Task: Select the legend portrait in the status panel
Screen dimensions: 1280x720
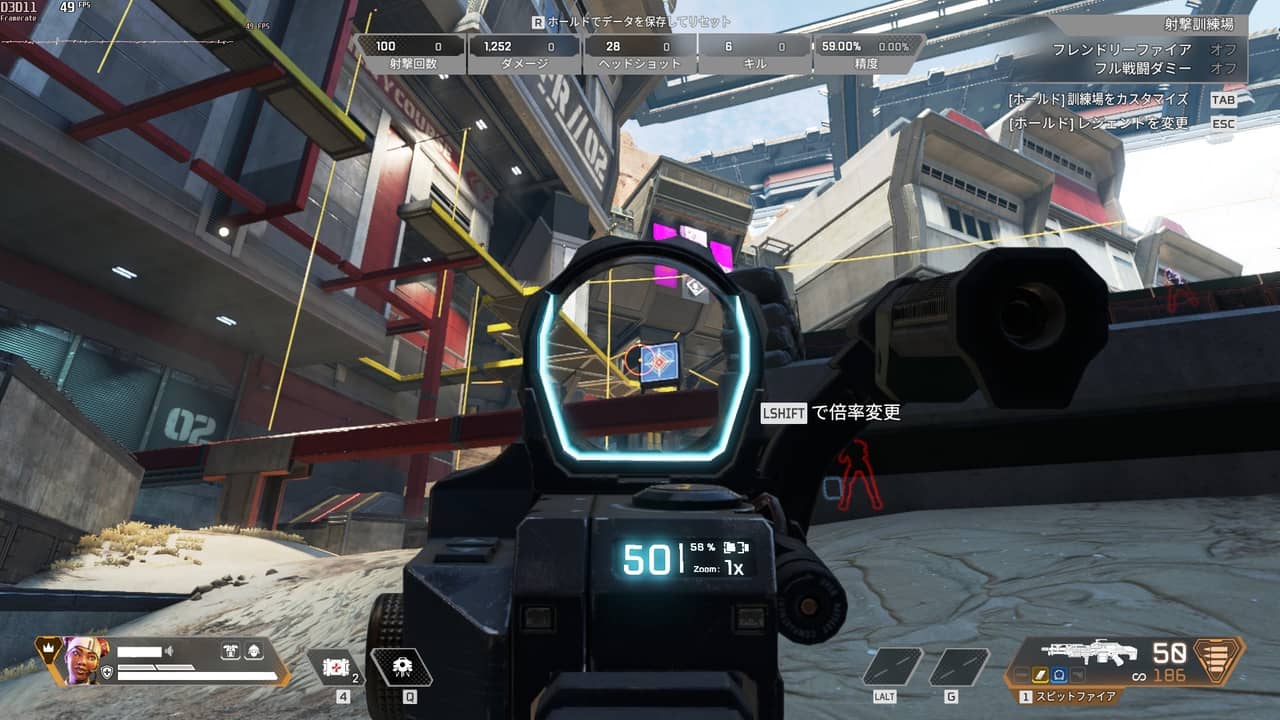Action: coord(85,659)
